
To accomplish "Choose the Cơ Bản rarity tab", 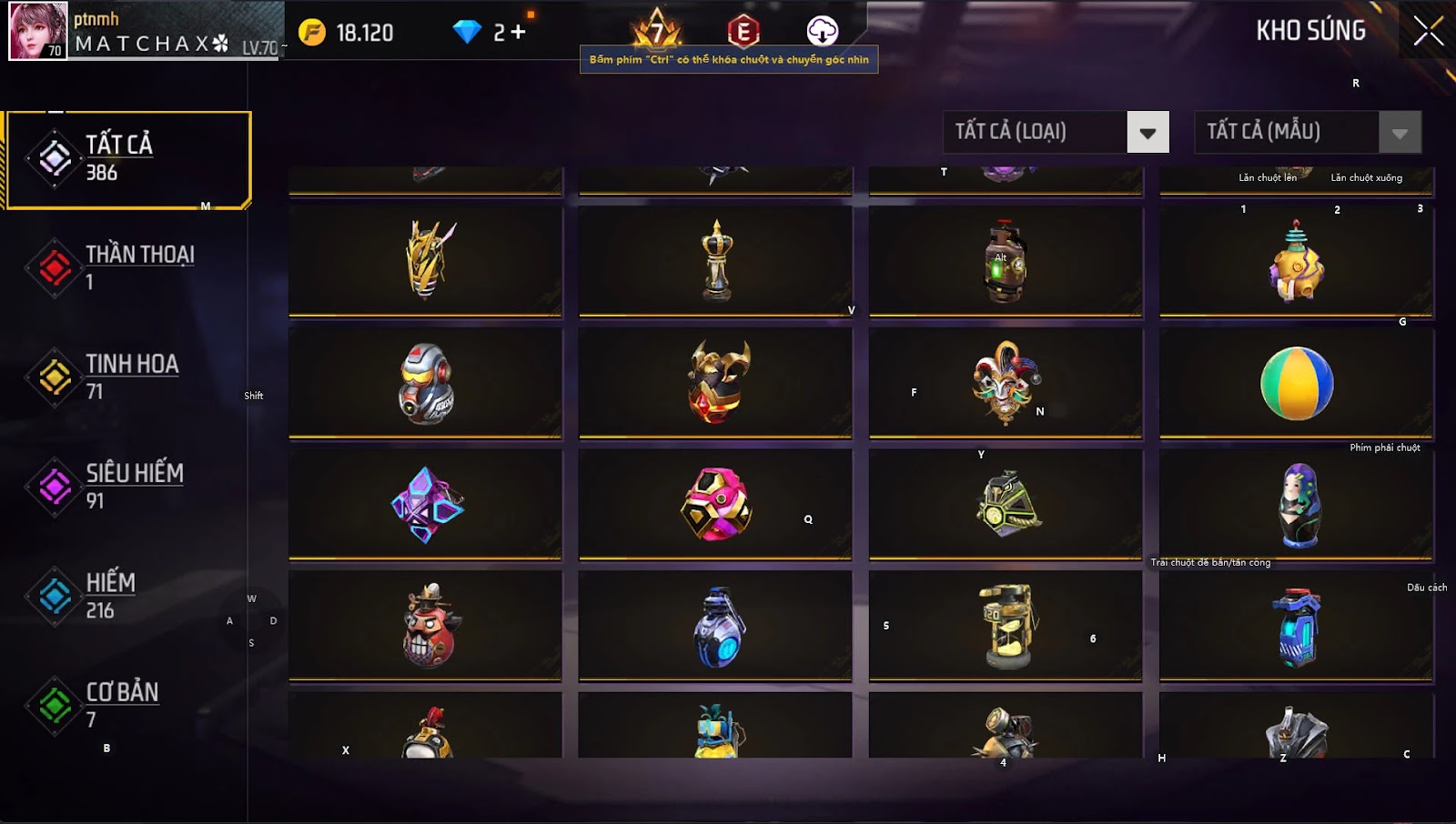I will [127, 705].
